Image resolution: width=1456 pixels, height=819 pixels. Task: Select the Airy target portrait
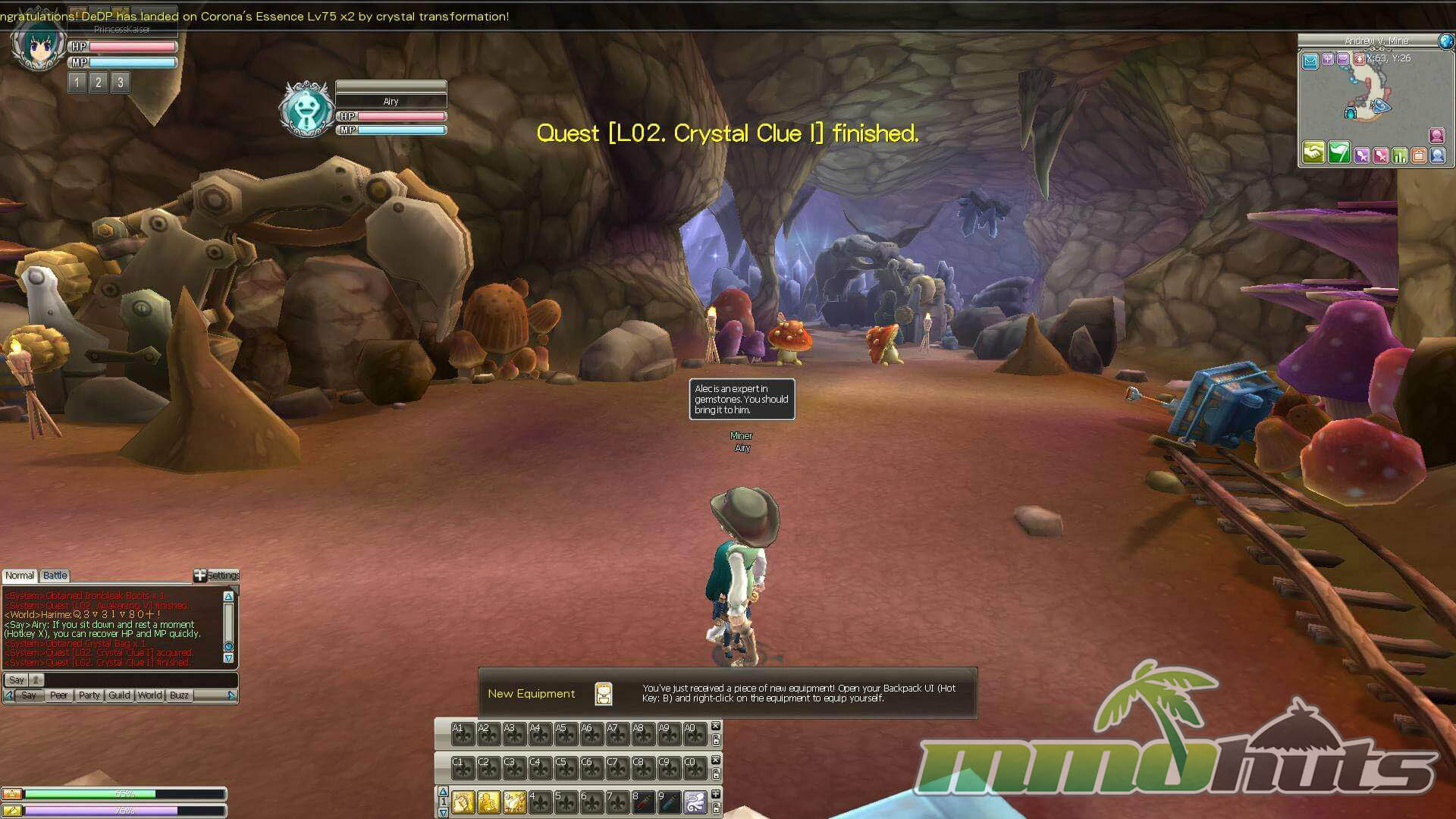point(306,108)
